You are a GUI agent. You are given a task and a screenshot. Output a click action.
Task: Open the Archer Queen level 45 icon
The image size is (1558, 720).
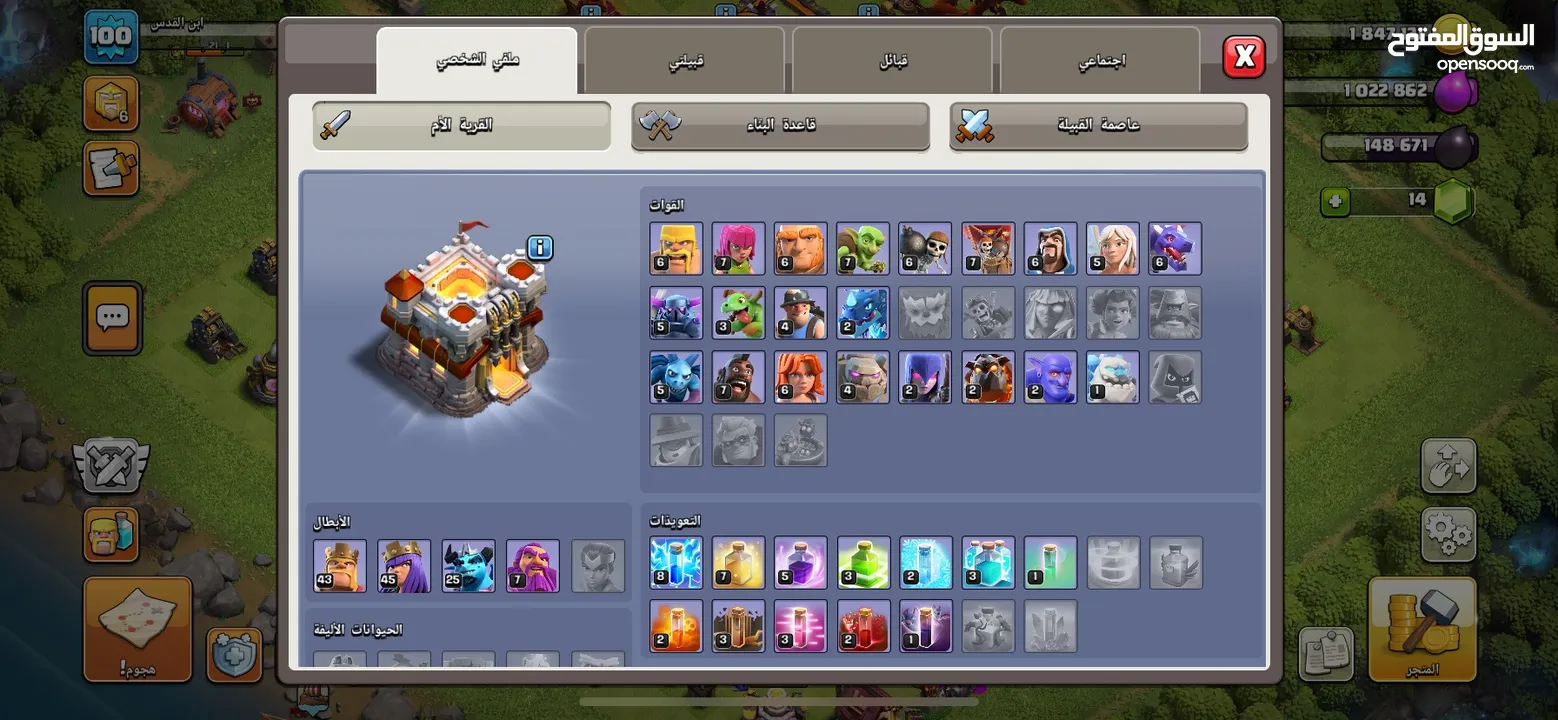click(x=404, y=564)
